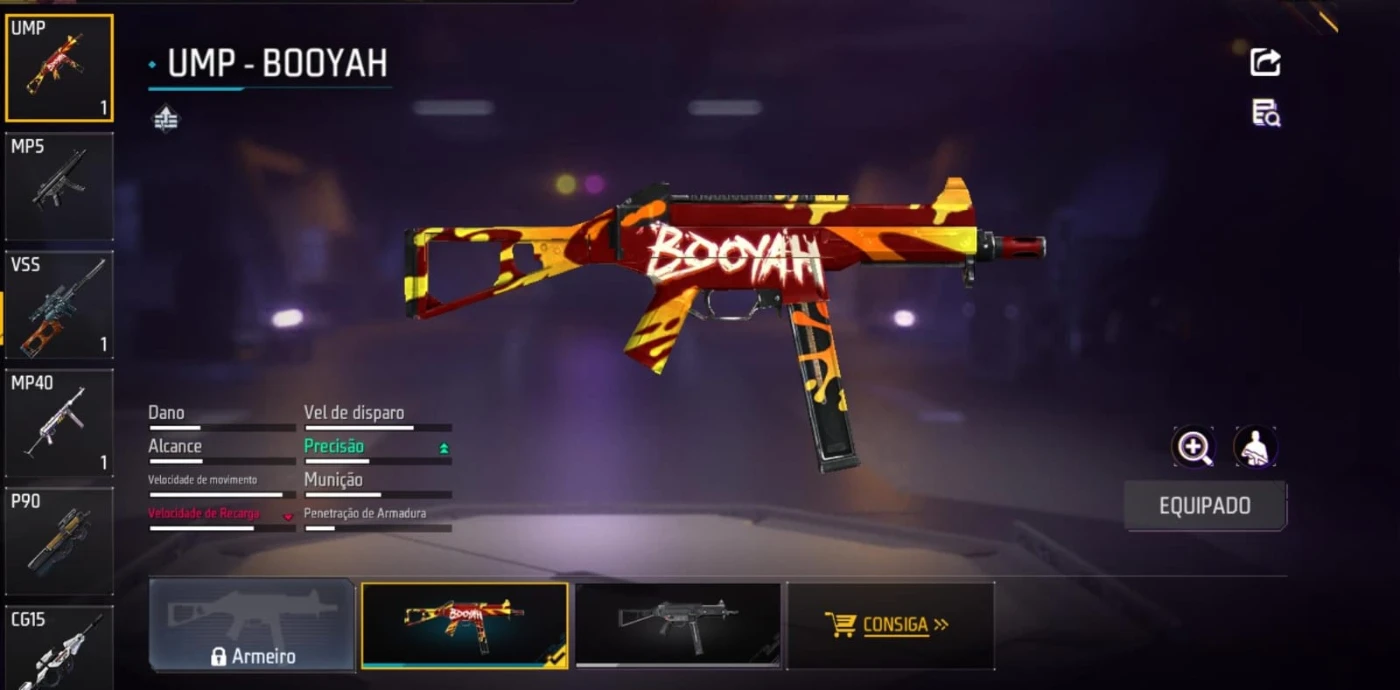Screen dimensions: 1400x690
Task: Choose the MP5 weapon slot
Action: 58,186
